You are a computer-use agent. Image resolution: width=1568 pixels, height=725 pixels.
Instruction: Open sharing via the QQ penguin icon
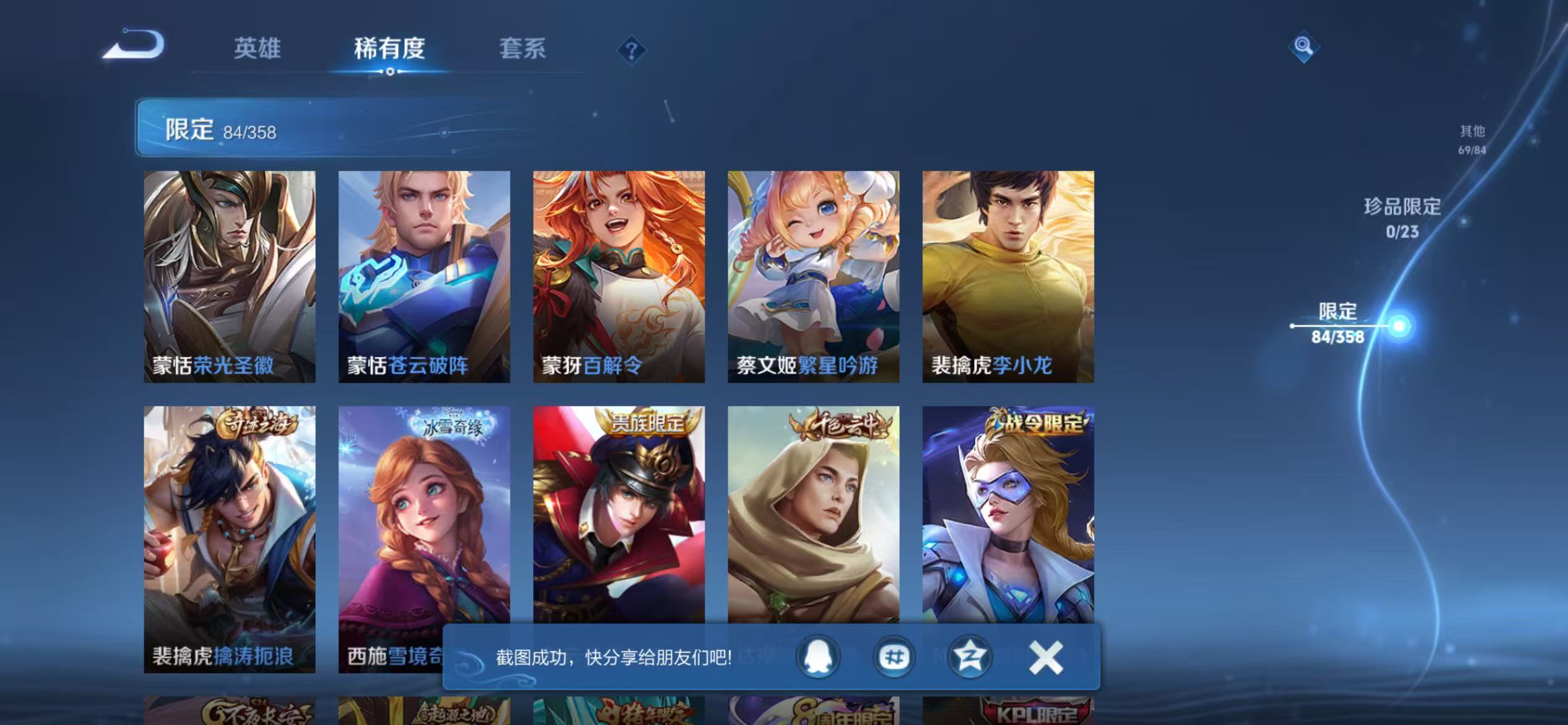818,656
